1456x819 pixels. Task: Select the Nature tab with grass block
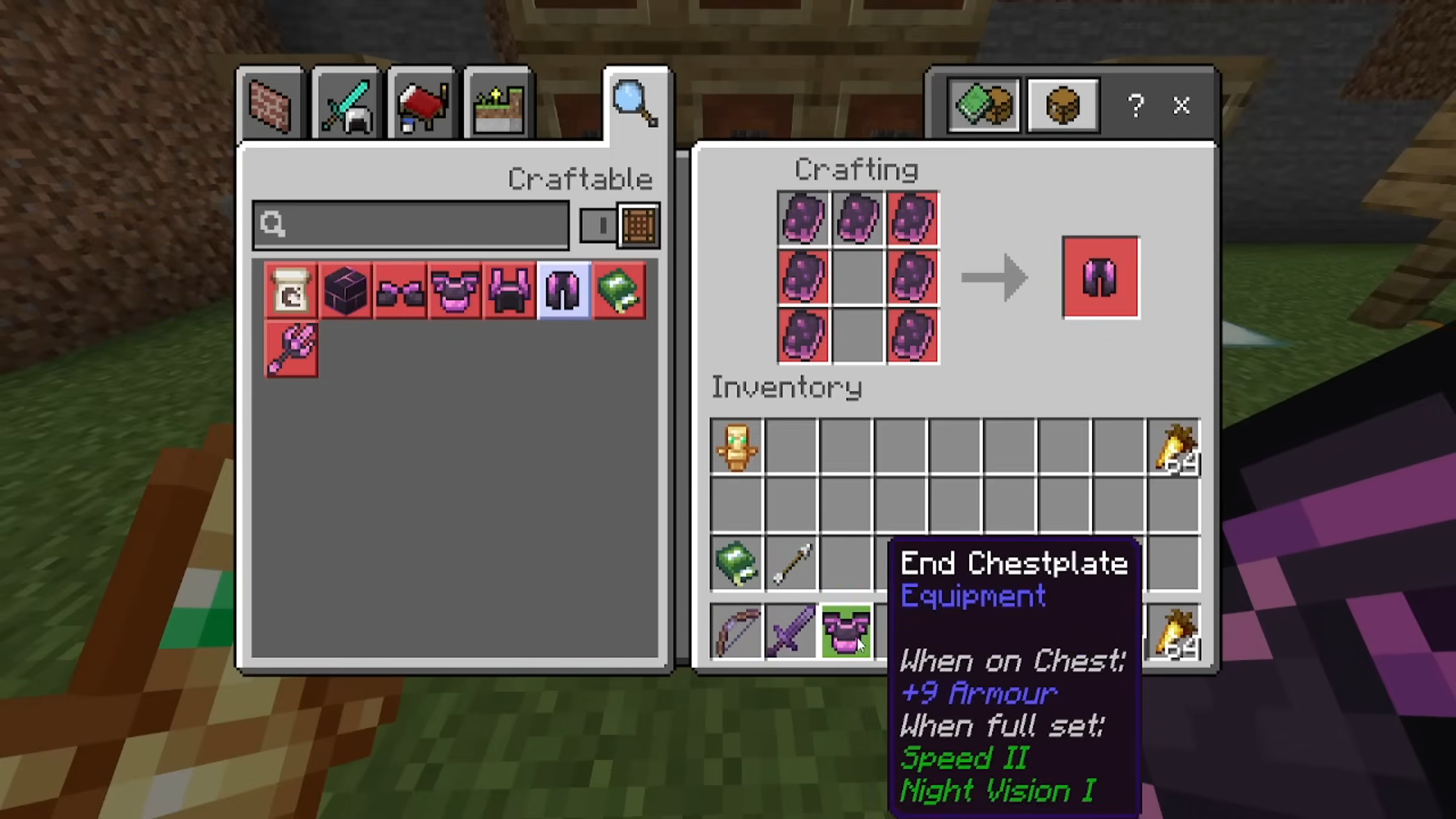(x=497, y=105)
